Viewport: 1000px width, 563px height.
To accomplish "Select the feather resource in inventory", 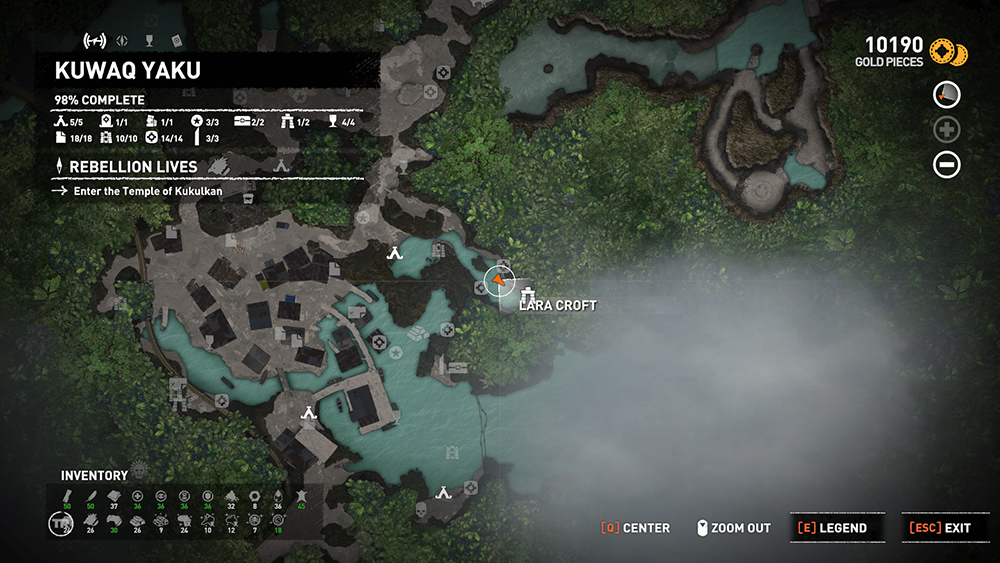I will (x=89, y=495).
